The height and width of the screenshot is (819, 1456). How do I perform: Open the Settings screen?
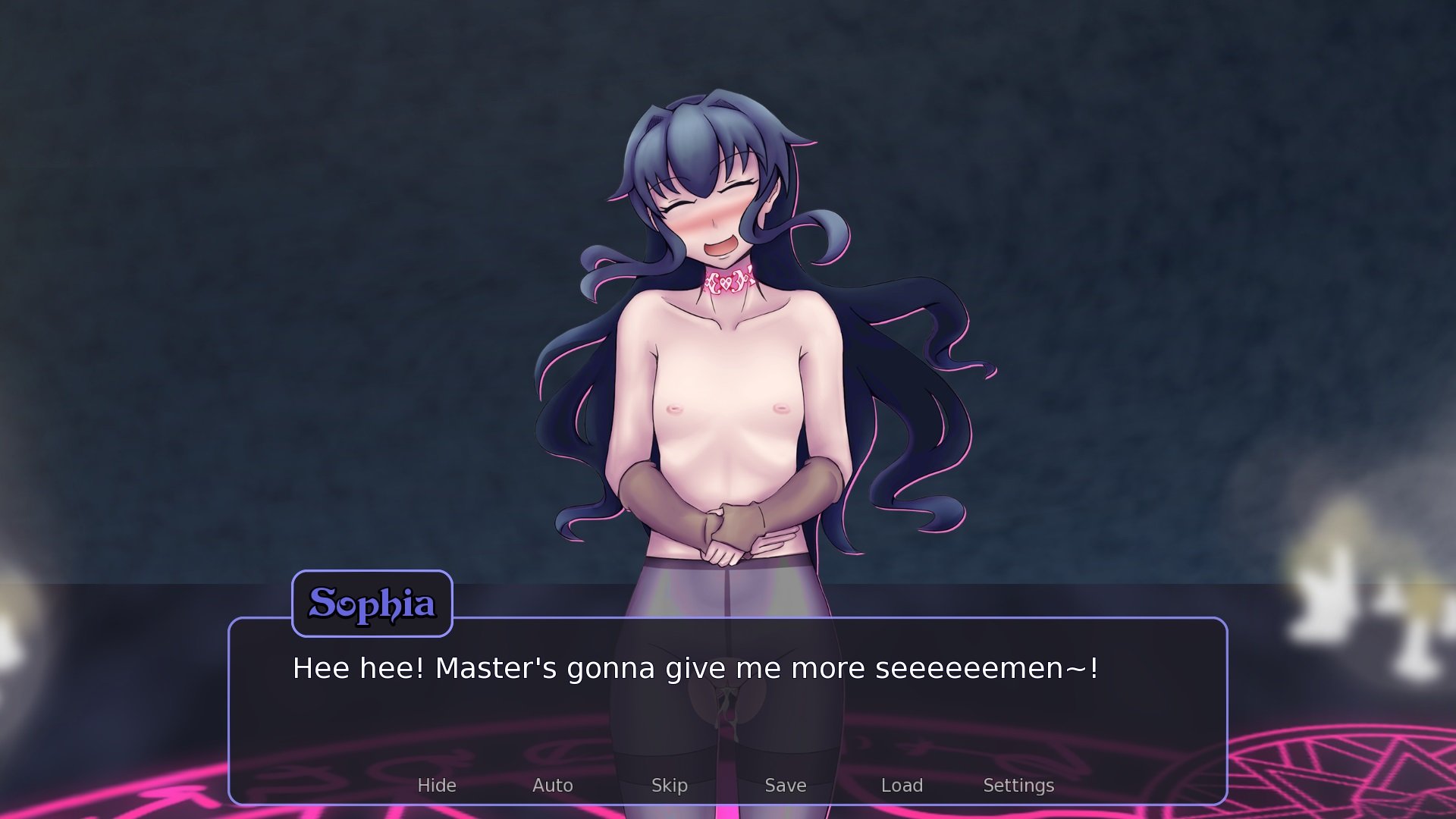pos(1018,786)
